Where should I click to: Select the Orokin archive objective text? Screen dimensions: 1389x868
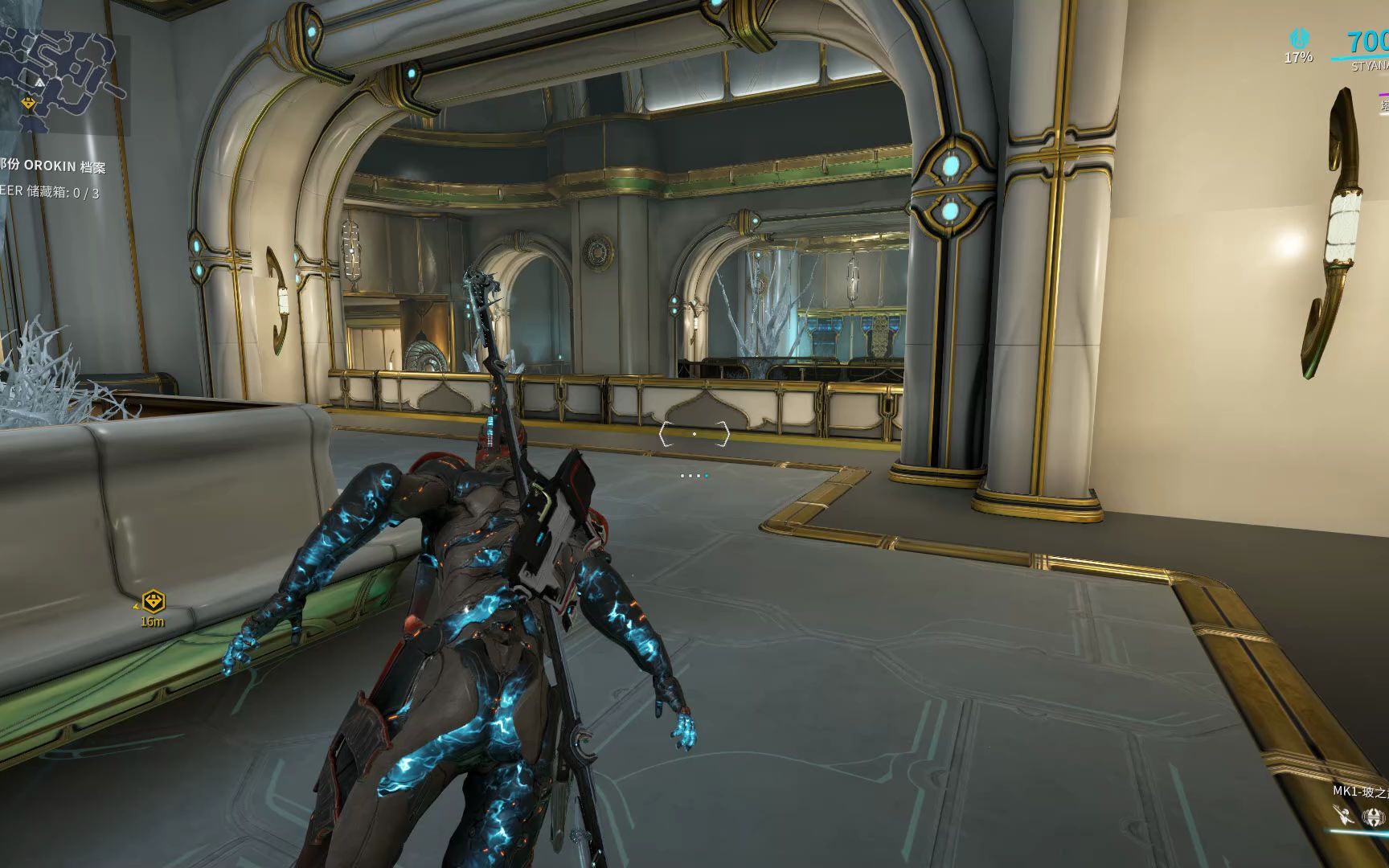pos(53,166)
